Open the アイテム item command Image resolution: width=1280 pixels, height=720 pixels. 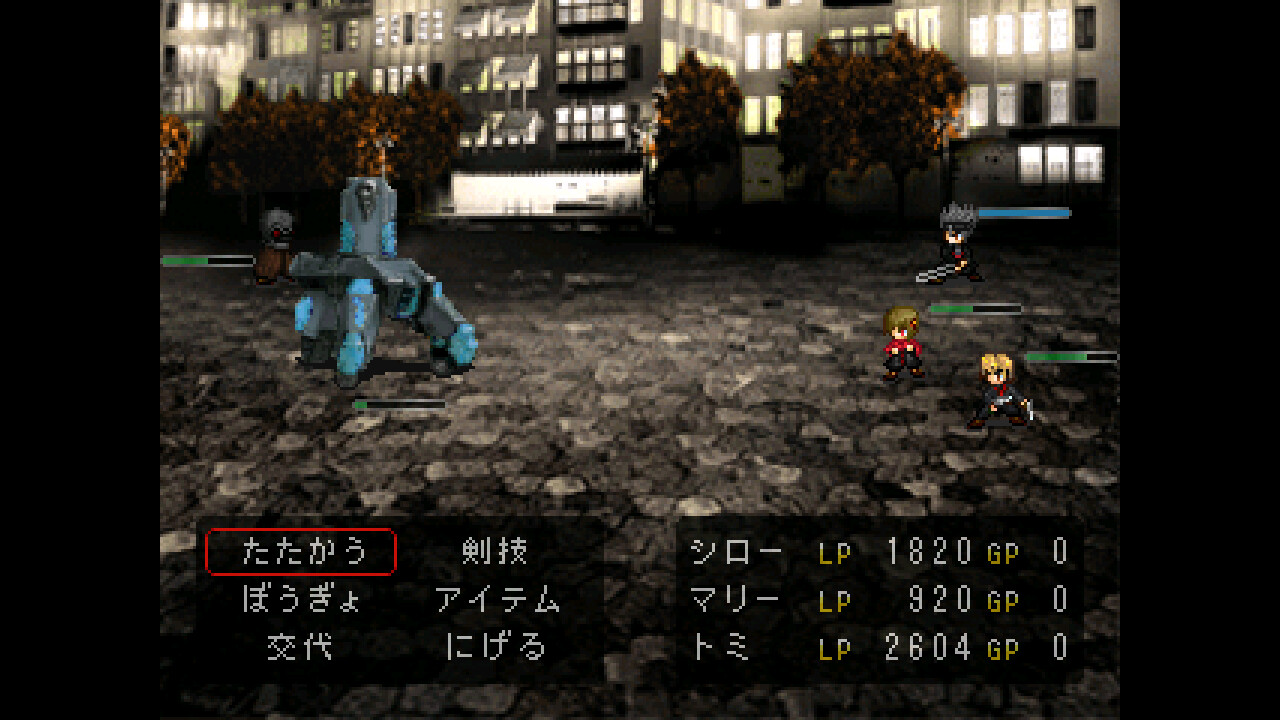(x=497, y=602)
